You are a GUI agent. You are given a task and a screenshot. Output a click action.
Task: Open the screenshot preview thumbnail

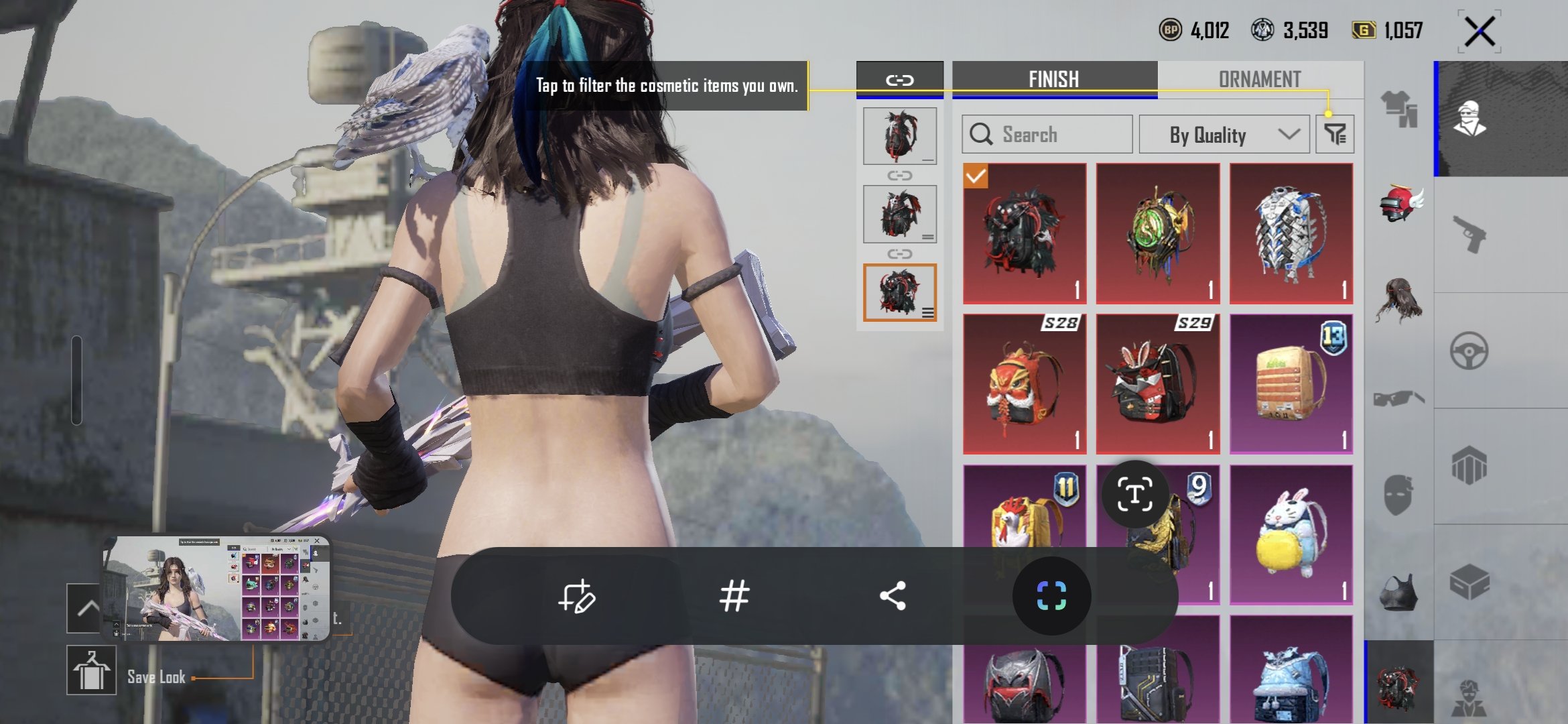pos(216,588)
